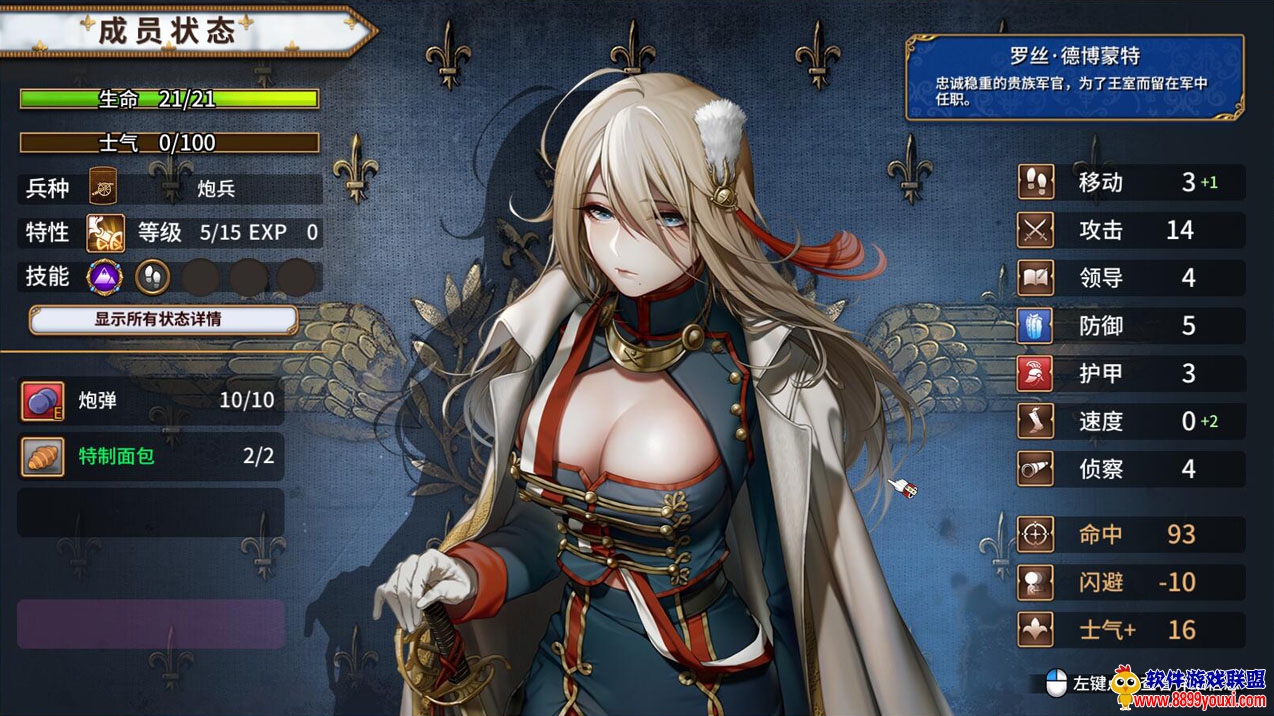Open the 特性 trait icon
Image resolution: width=1274 pixels, height=716 pixels.
pyautogui.click(x=105, y=233)
